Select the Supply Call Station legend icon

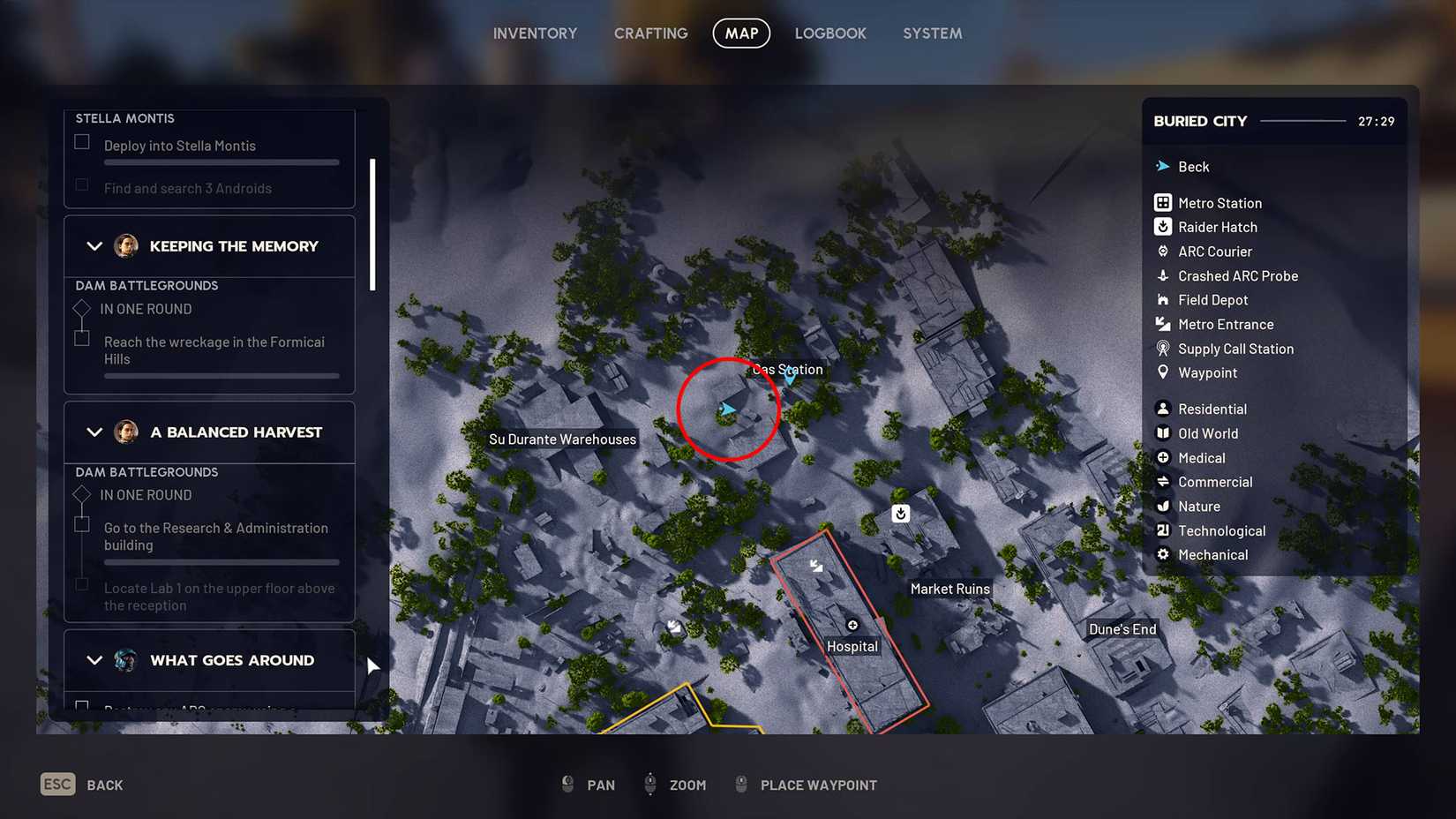(x=1163, y=348)
